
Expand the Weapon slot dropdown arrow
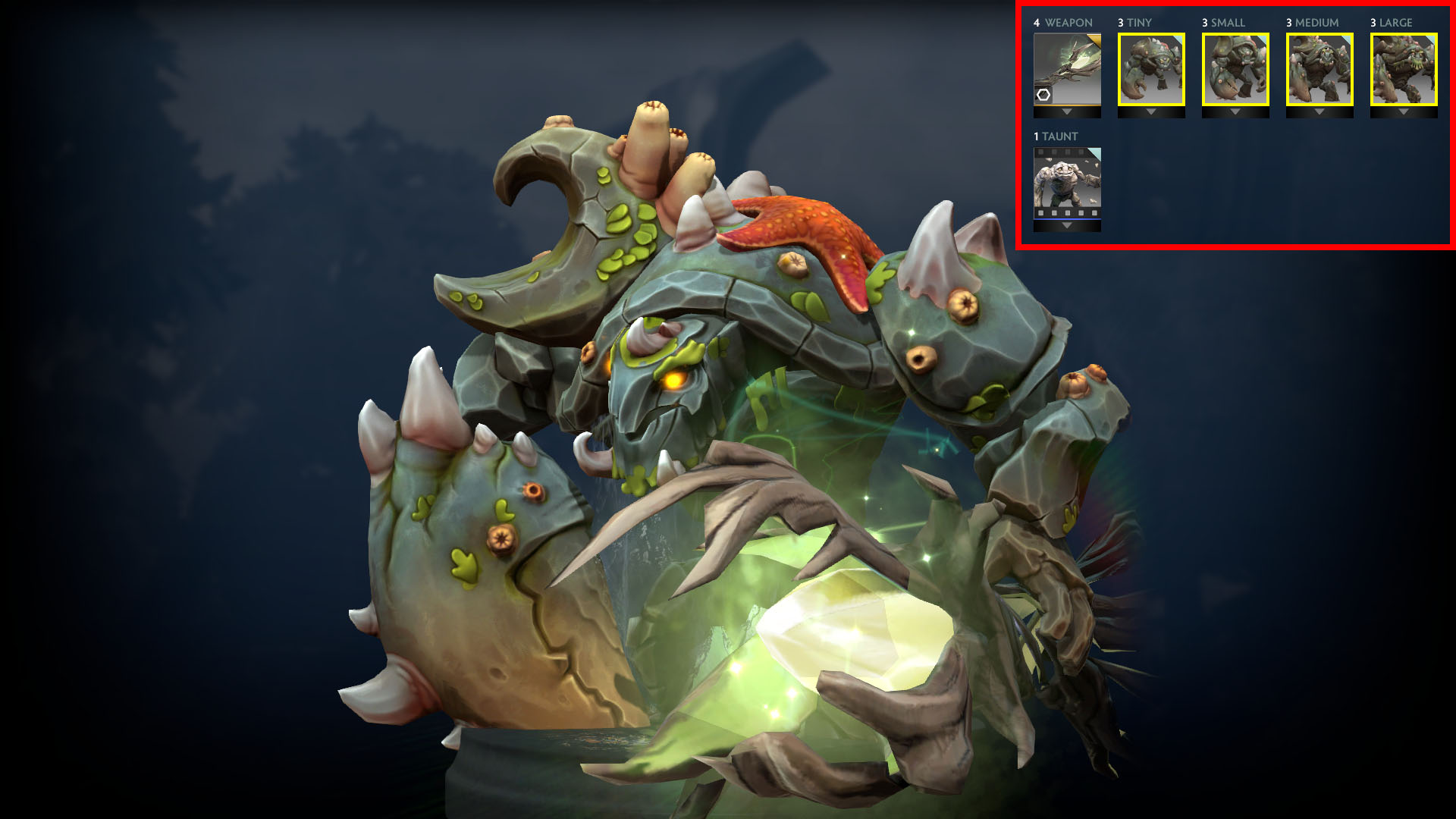click(1067, 112)
